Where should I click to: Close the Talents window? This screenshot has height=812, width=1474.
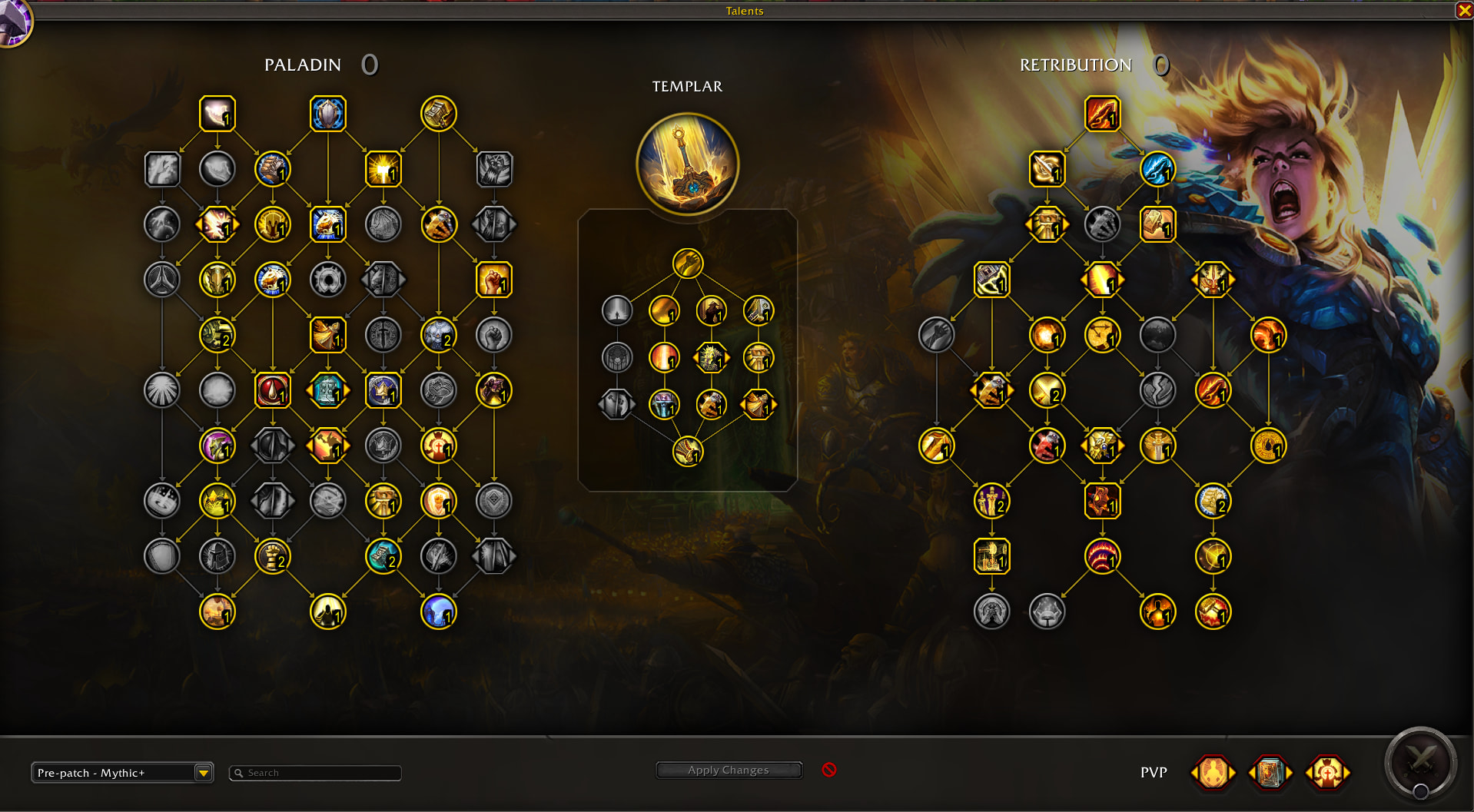pos(1464,10)
